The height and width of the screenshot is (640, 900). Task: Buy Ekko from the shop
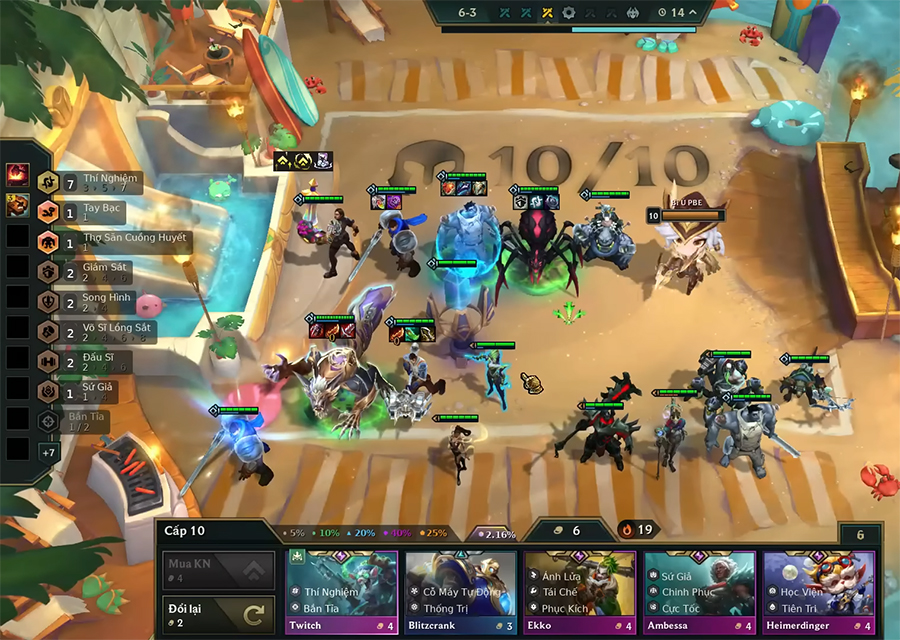tap(580, 590)
